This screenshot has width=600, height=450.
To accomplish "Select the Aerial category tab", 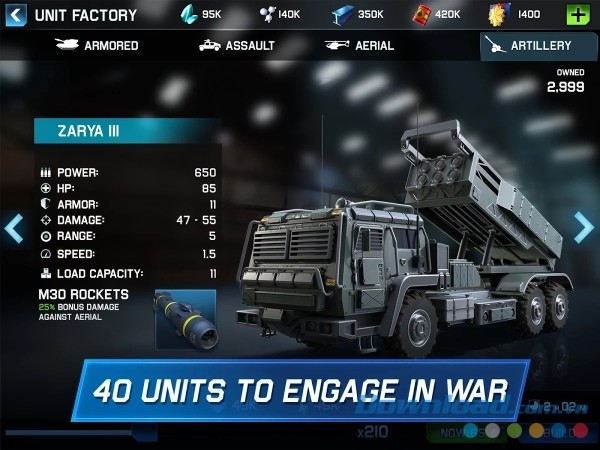I will [358, 46].
